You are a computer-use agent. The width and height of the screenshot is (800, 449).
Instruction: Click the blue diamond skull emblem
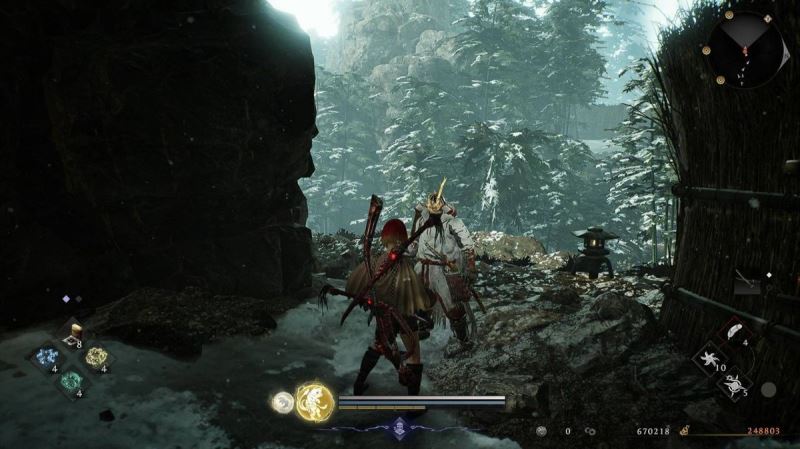point(400,425)
